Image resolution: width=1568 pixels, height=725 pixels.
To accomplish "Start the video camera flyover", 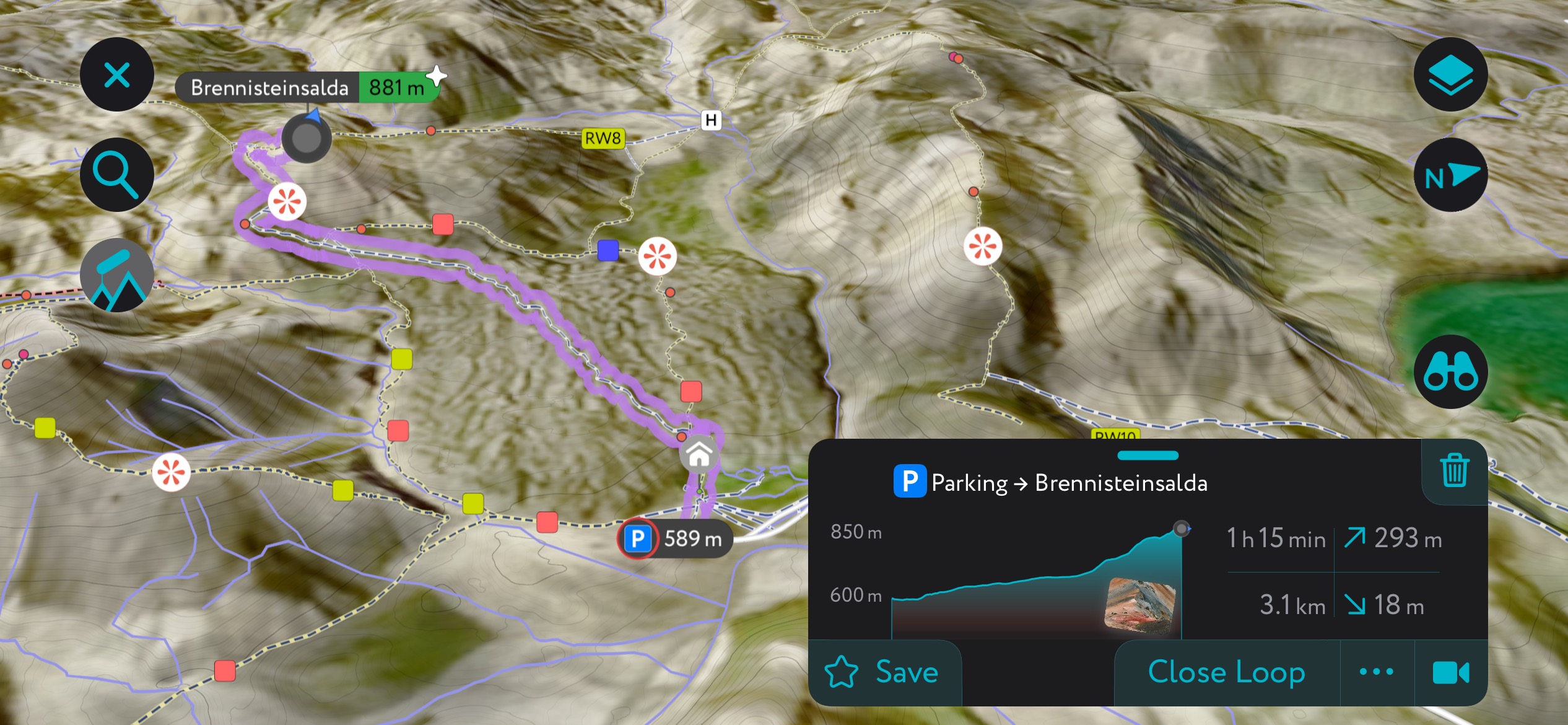I will point(1450,672).
